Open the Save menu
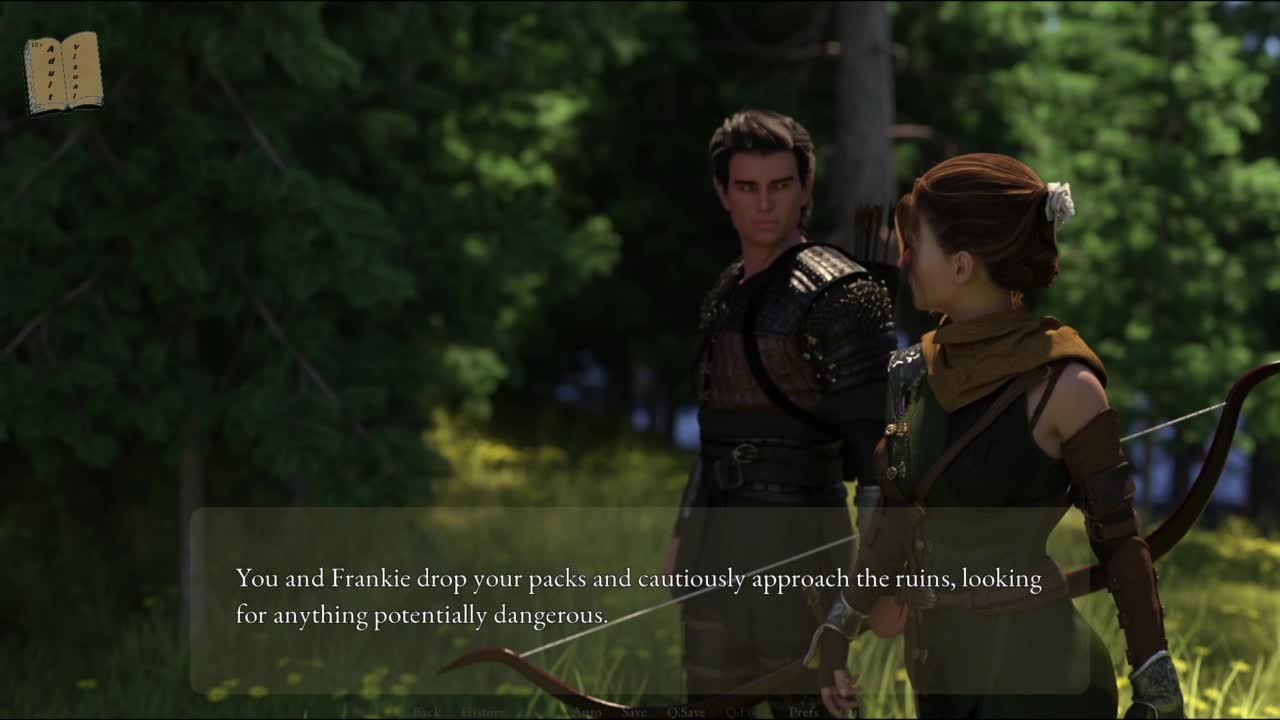This screenshot has height=720, width=1280. pos(634,712)
